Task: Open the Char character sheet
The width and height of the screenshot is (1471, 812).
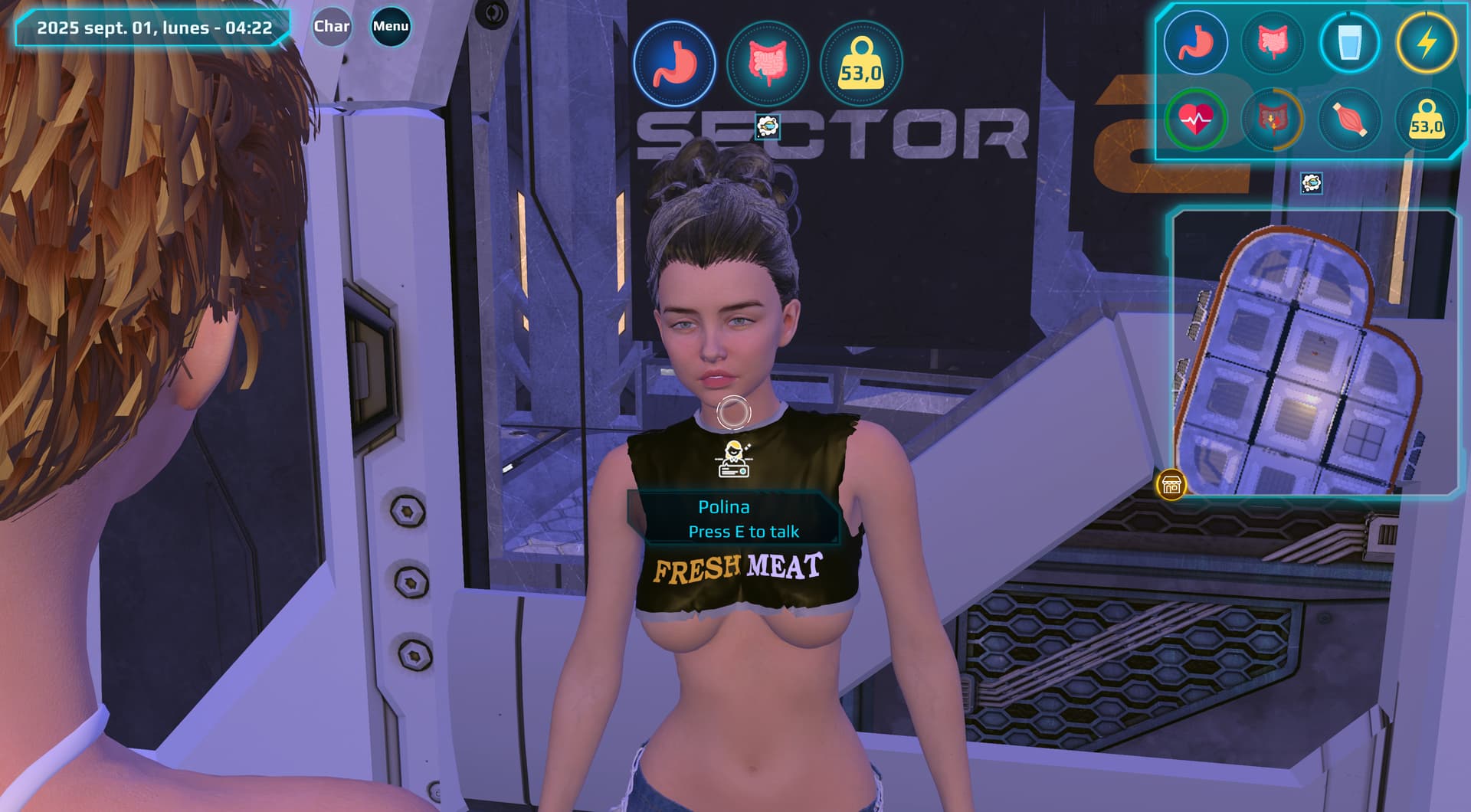Action: tap(332, 27)
